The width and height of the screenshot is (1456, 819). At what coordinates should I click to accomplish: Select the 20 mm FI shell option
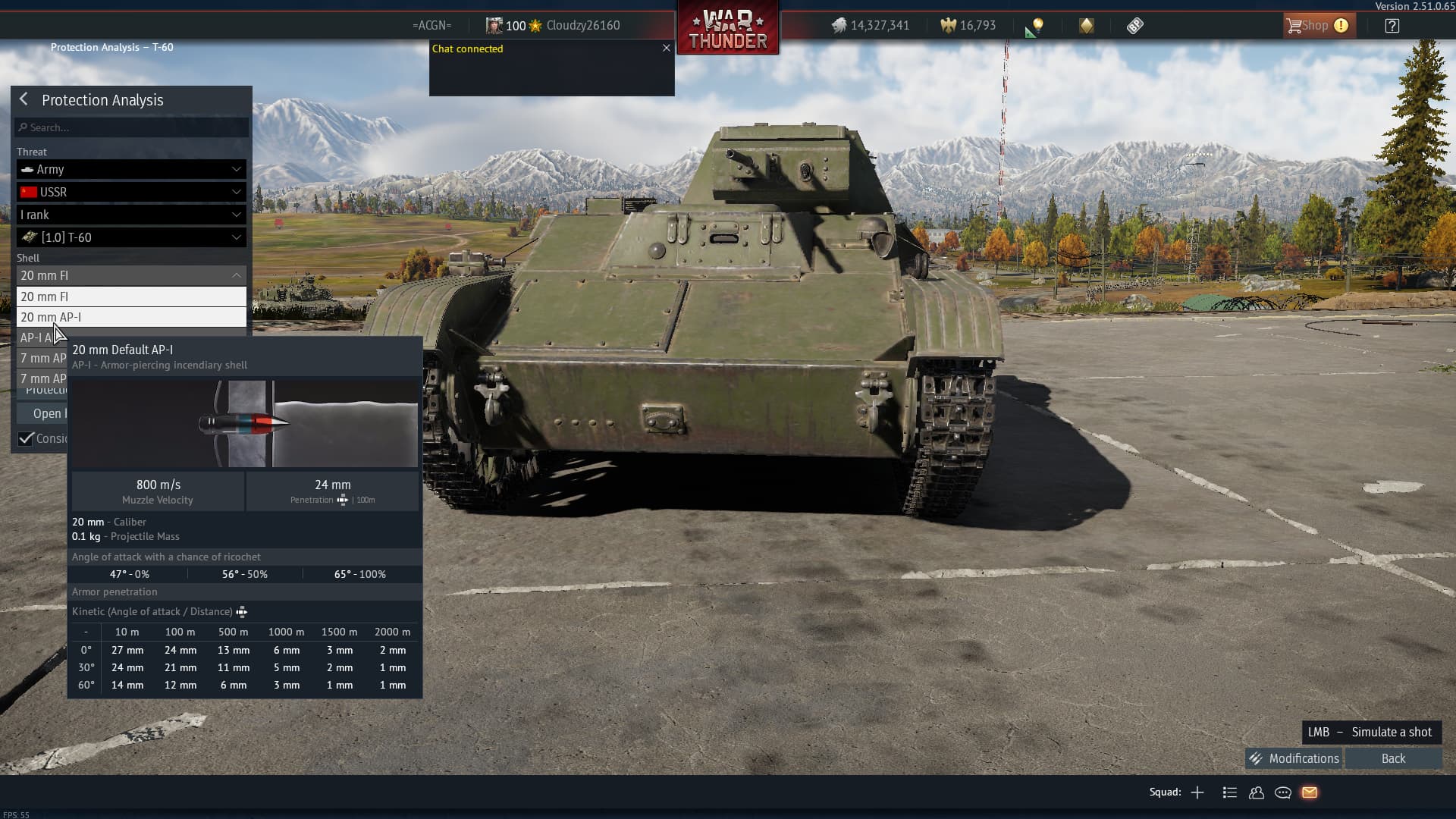[131, 297]
